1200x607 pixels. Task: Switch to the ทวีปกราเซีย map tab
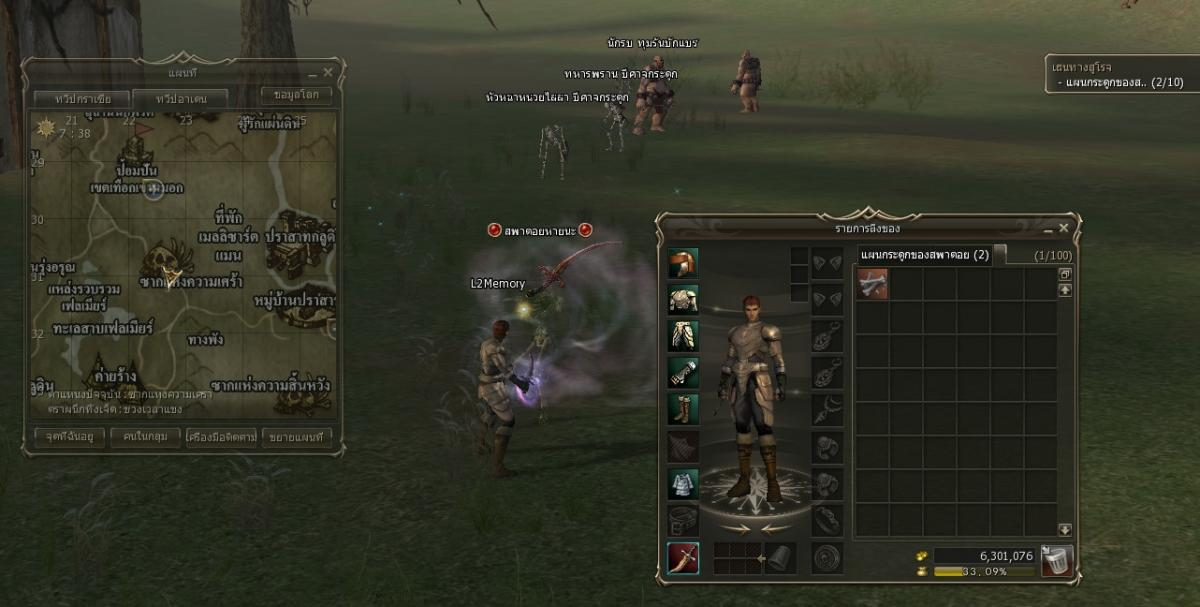click(x=79, y=99)
